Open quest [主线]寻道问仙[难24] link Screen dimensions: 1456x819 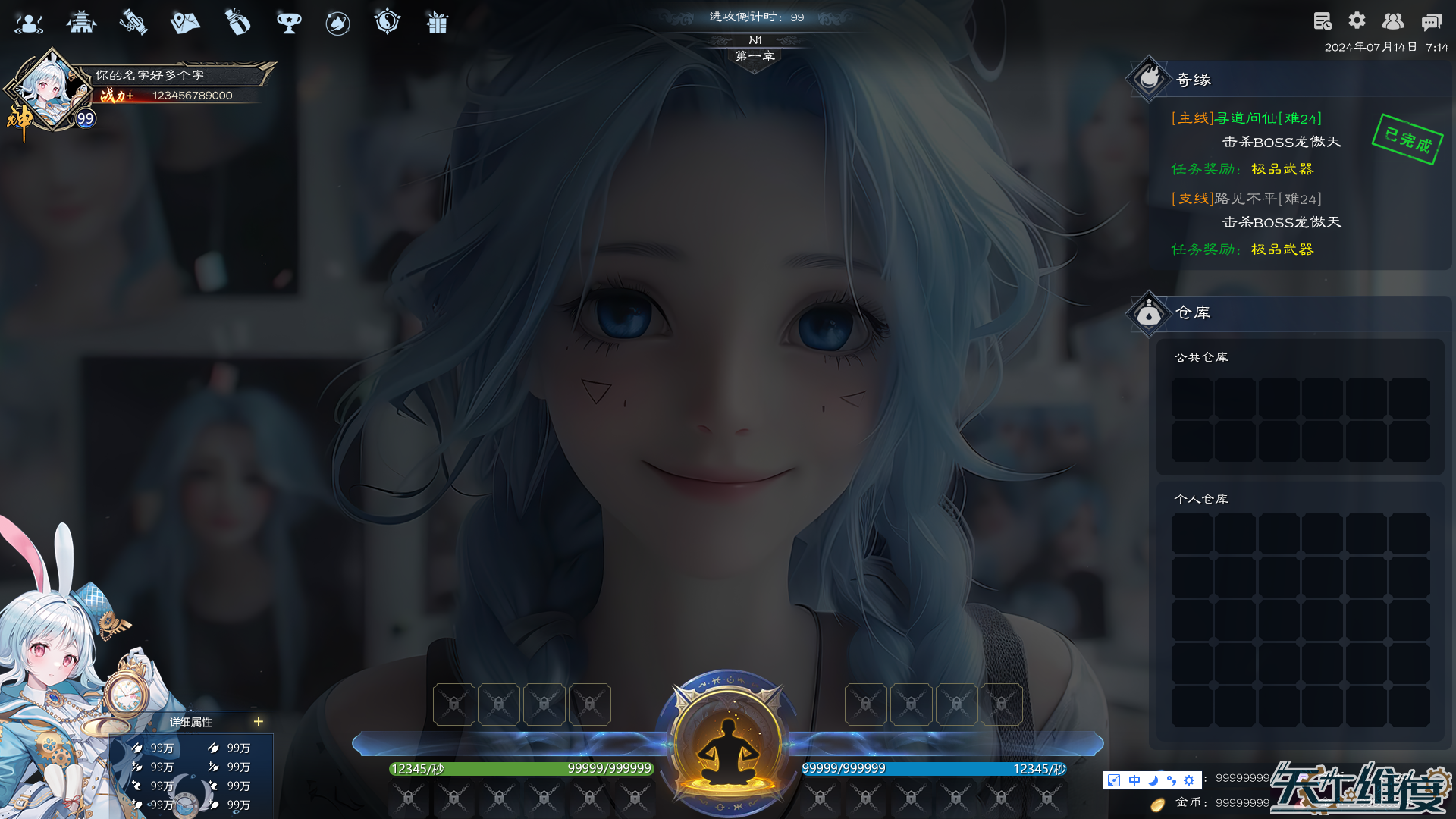coord(1246,118)
